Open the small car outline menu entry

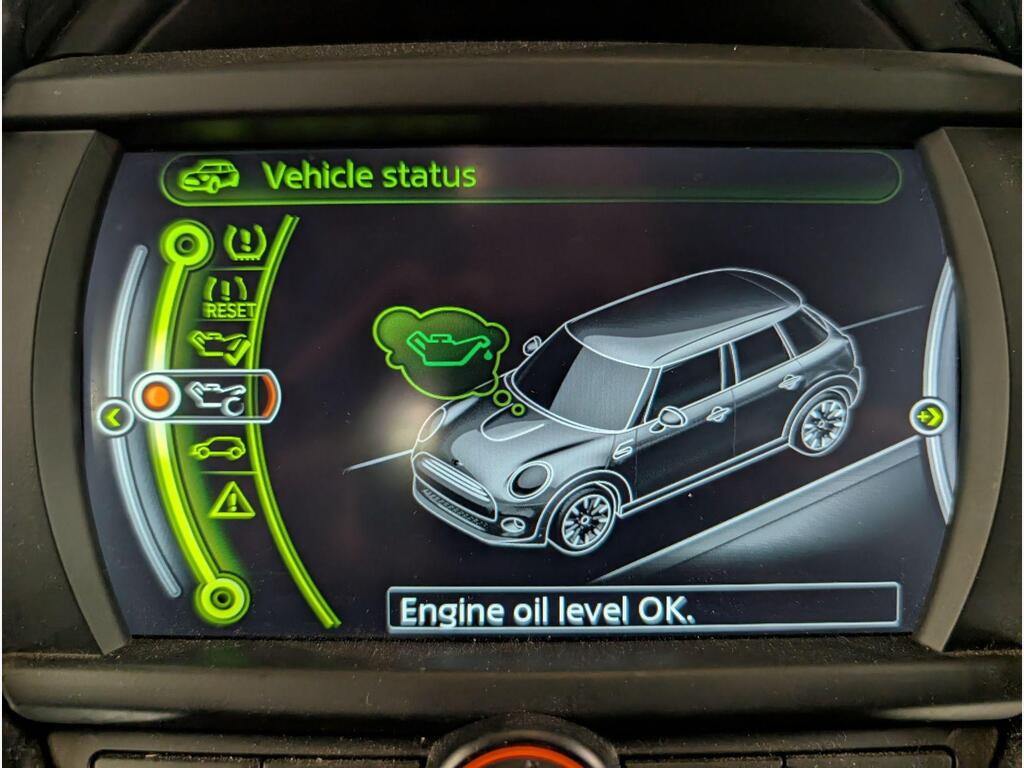(218, 448)
